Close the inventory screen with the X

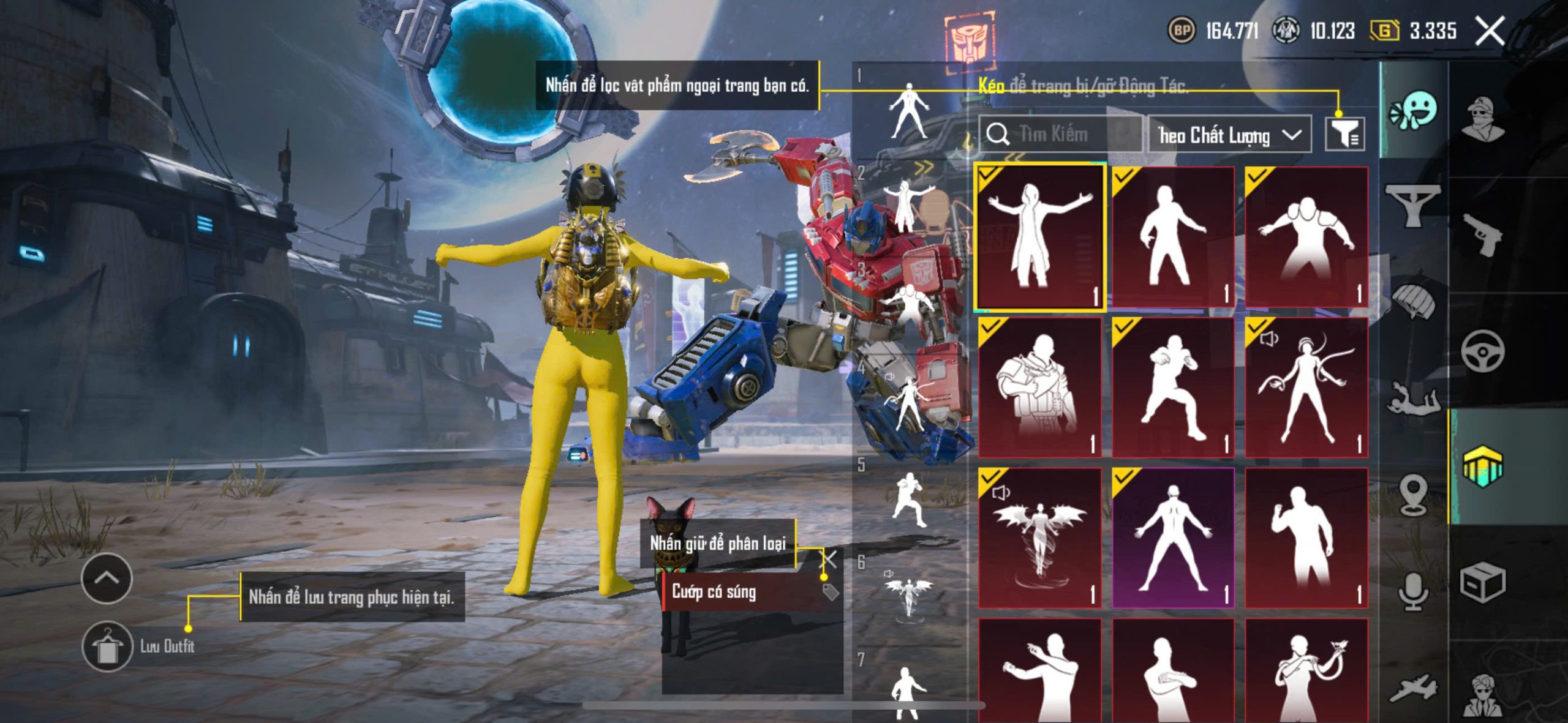point(1489,31)
